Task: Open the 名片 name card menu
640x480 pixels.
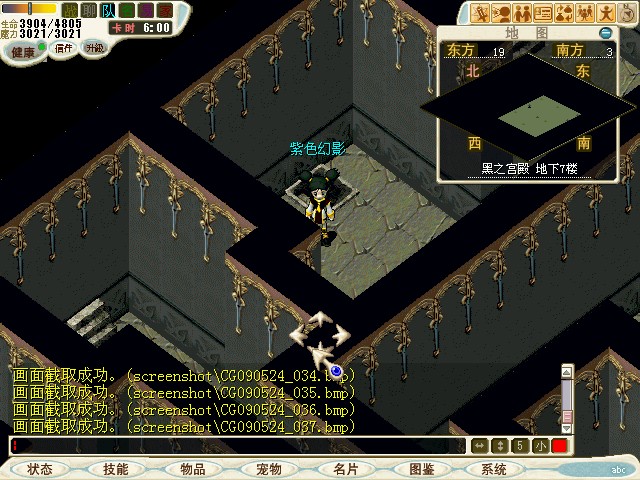Action: (345, 469)
